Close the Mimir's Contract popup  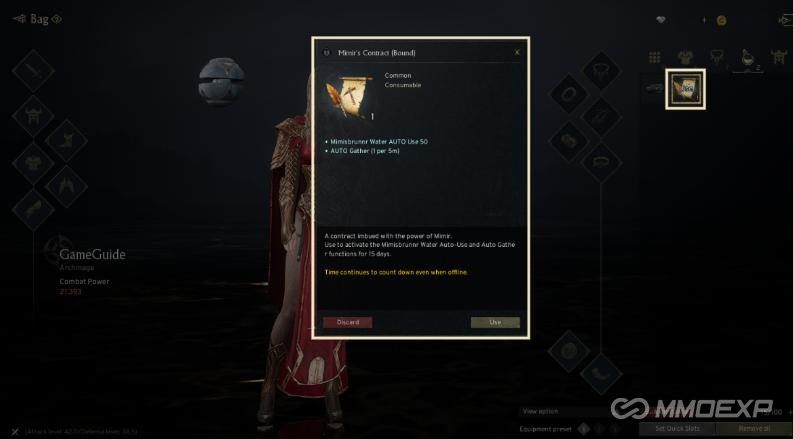pos(517,52)
